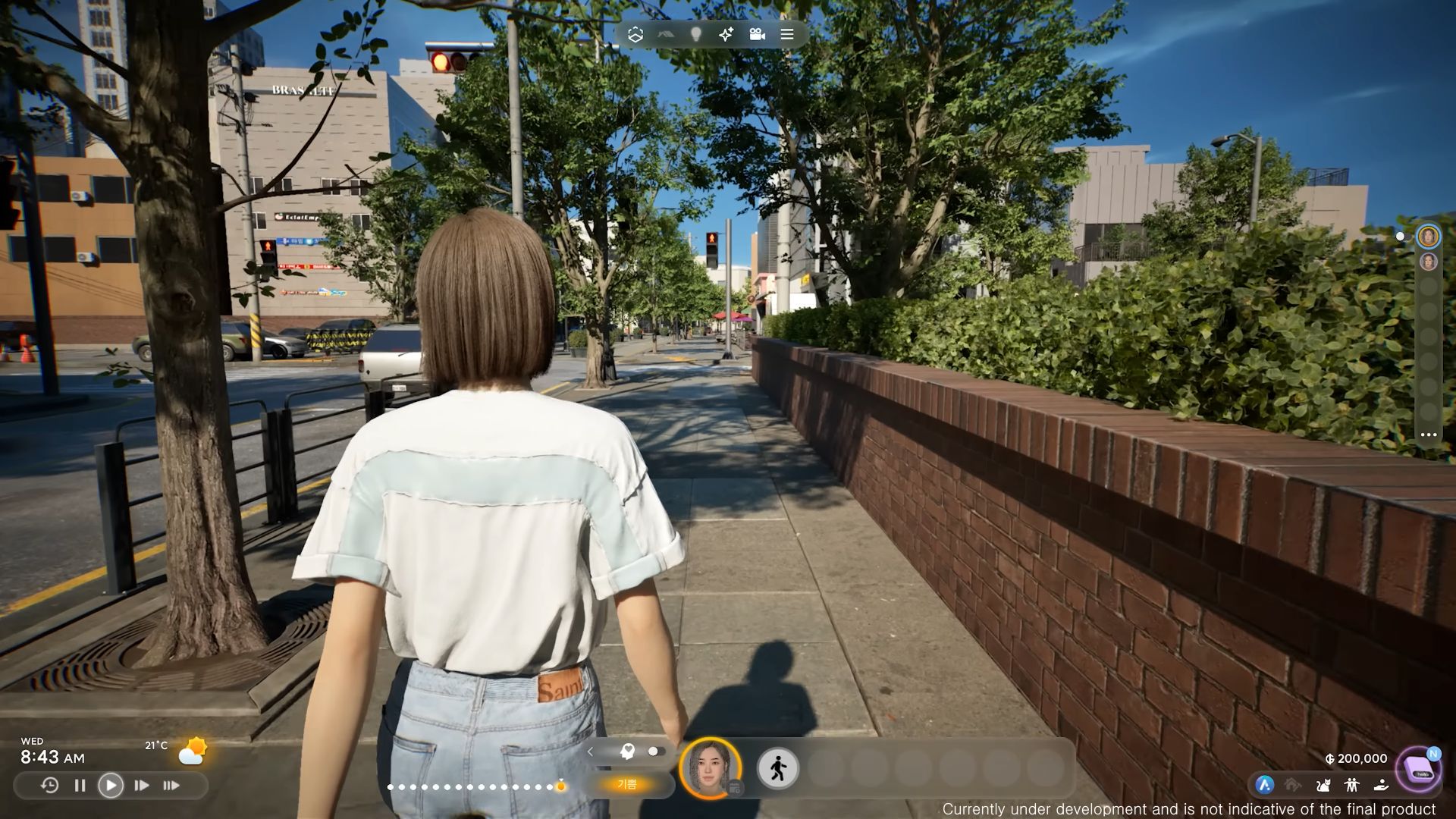Open the pets menu cat icon
Image resolution: width=1456 pixels, height=819 pixels.
[x=1323, y=786]
